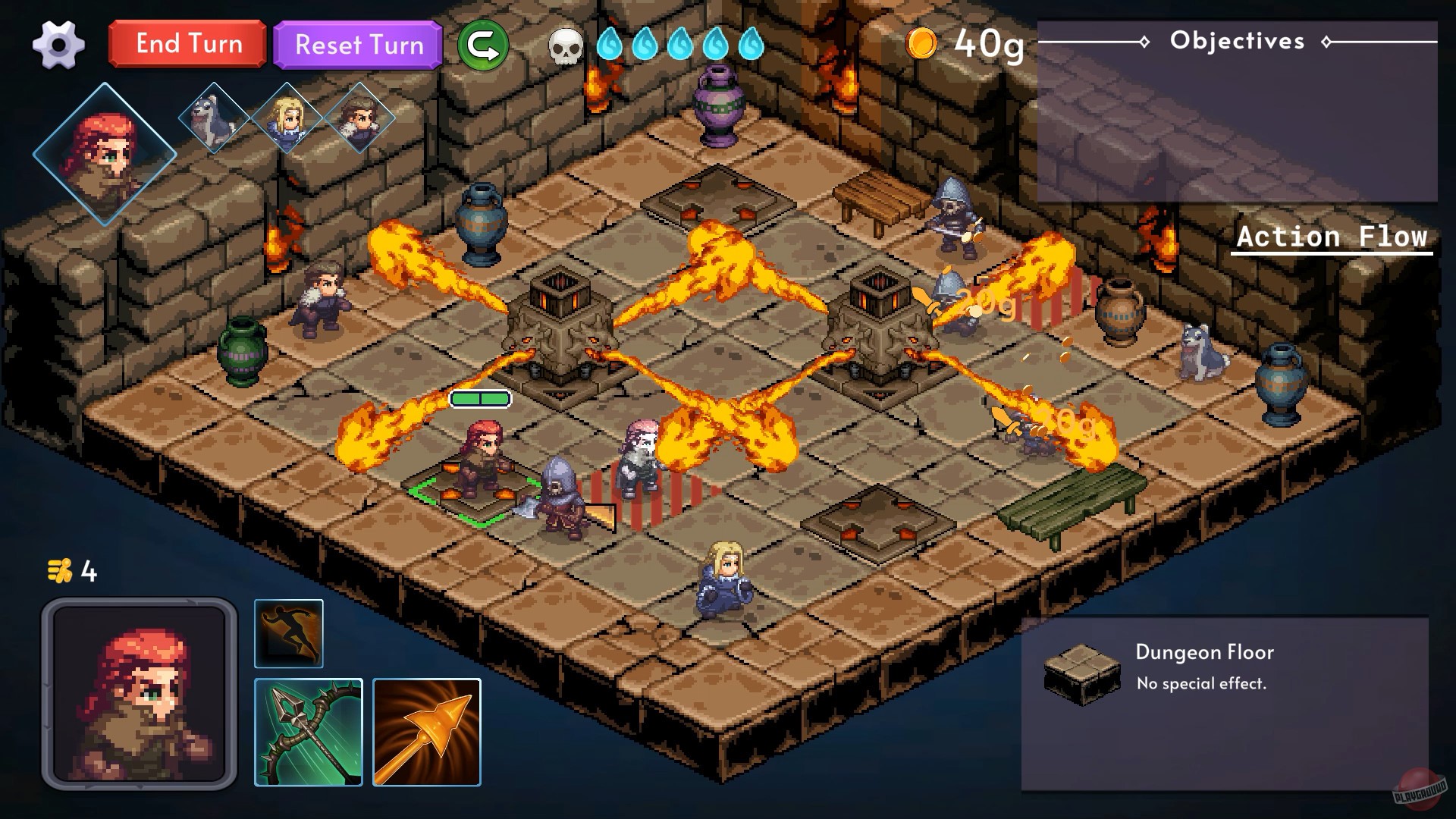Open the Action Flow panel
Viewport: 1456px width, 819px height.
tap(1331, 236)
